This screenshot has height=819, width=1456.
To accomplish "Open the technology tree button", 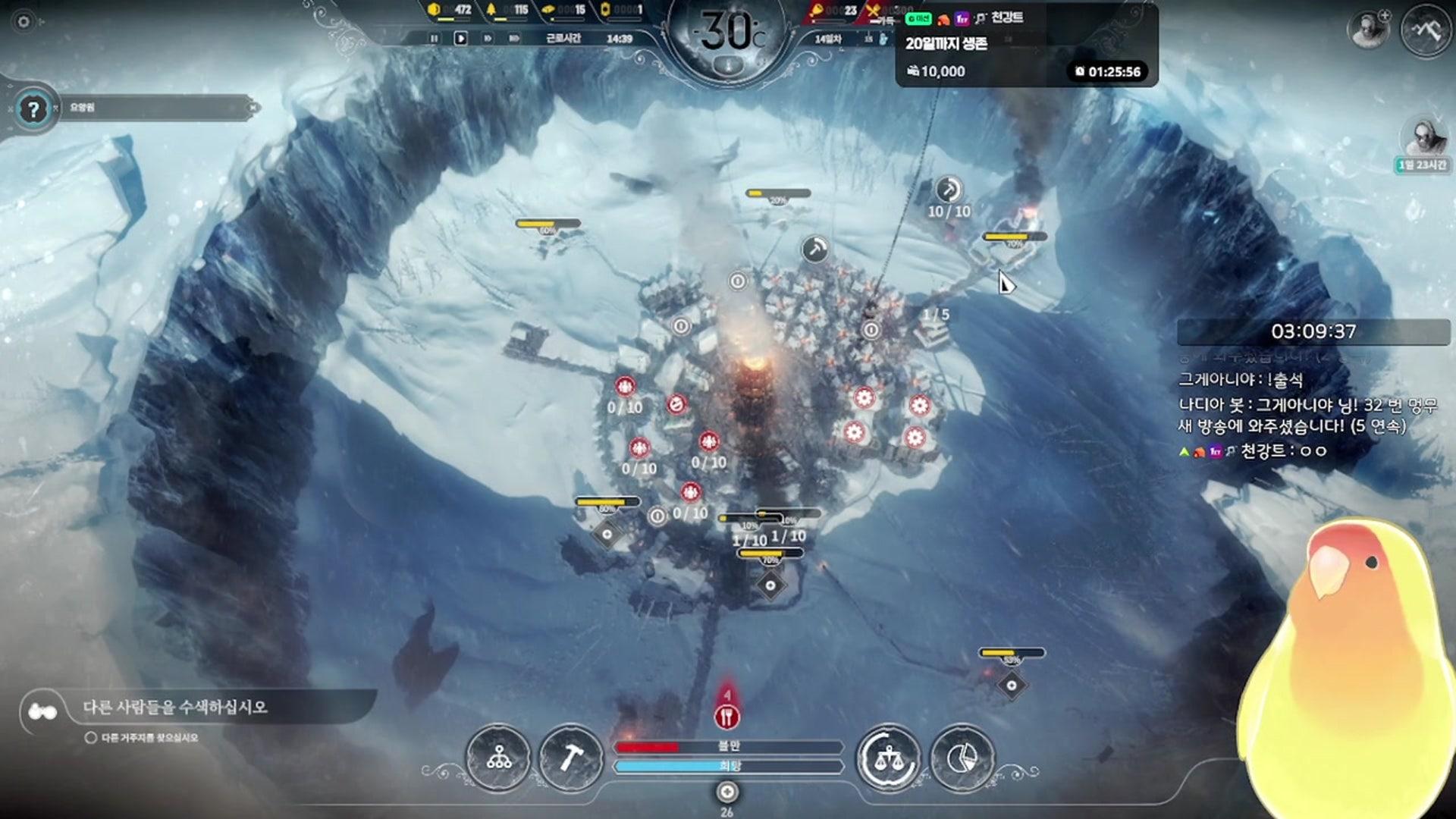I will point(498,757).
